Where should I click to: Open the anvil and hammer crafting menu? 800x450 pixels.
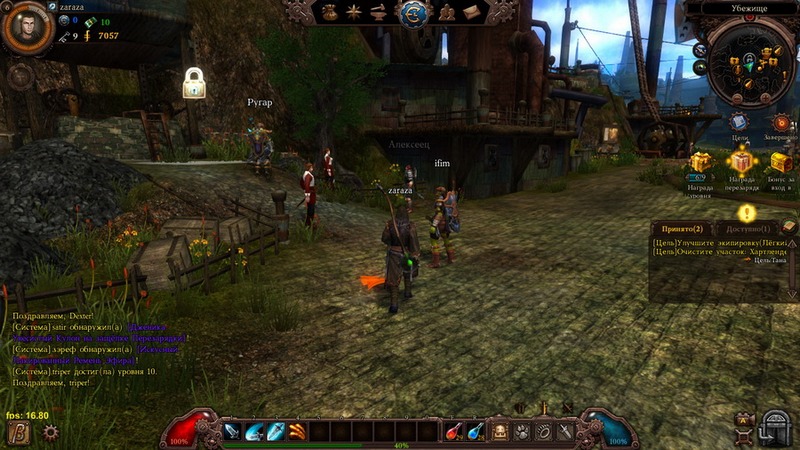[x=379, y=12]
